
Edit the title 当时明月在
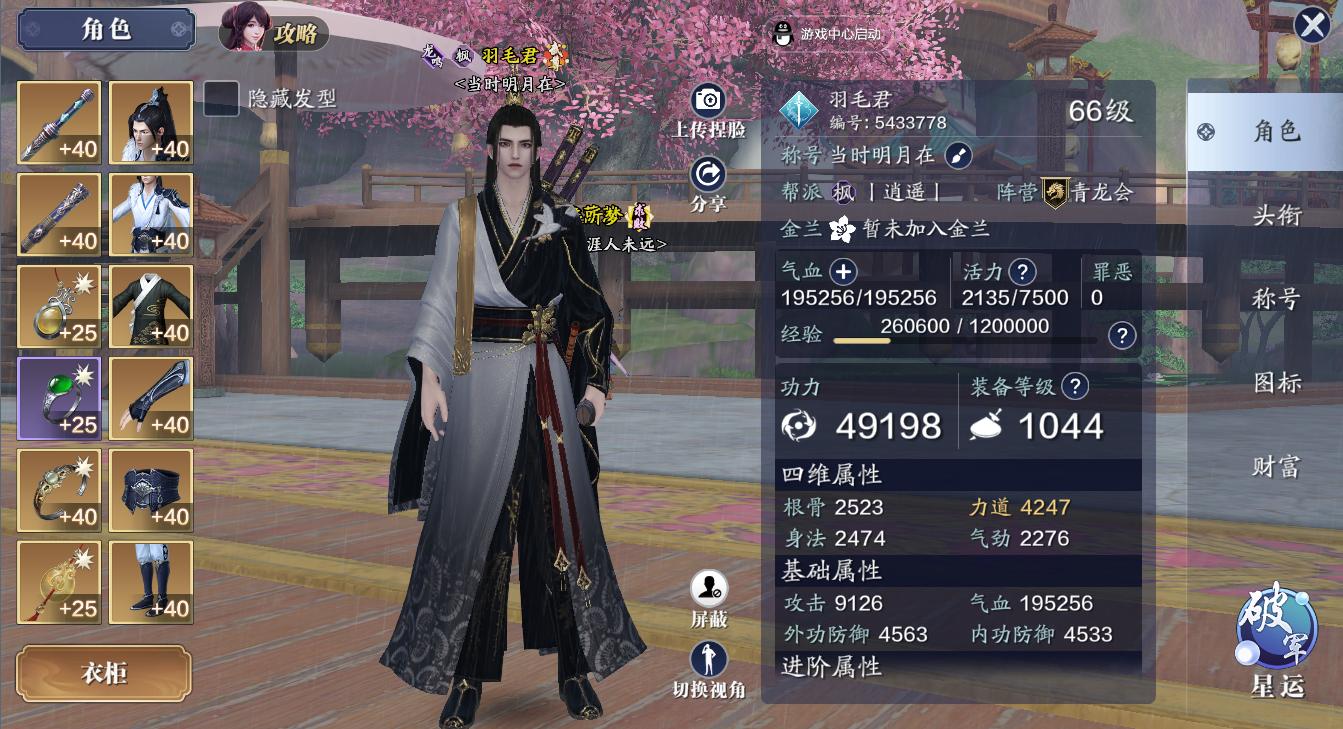958,155
